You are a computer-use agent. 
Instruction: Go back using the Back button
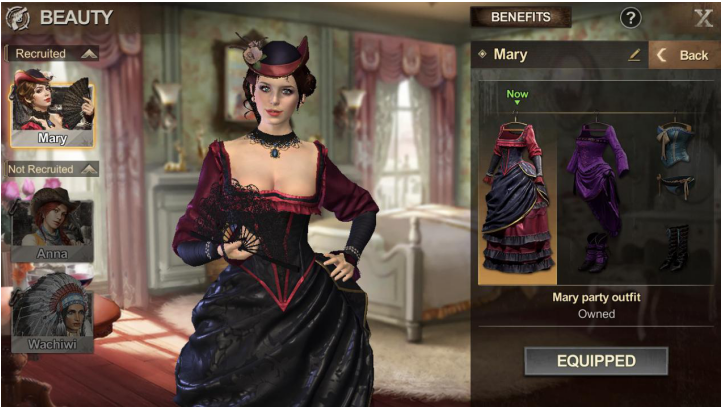684,55
